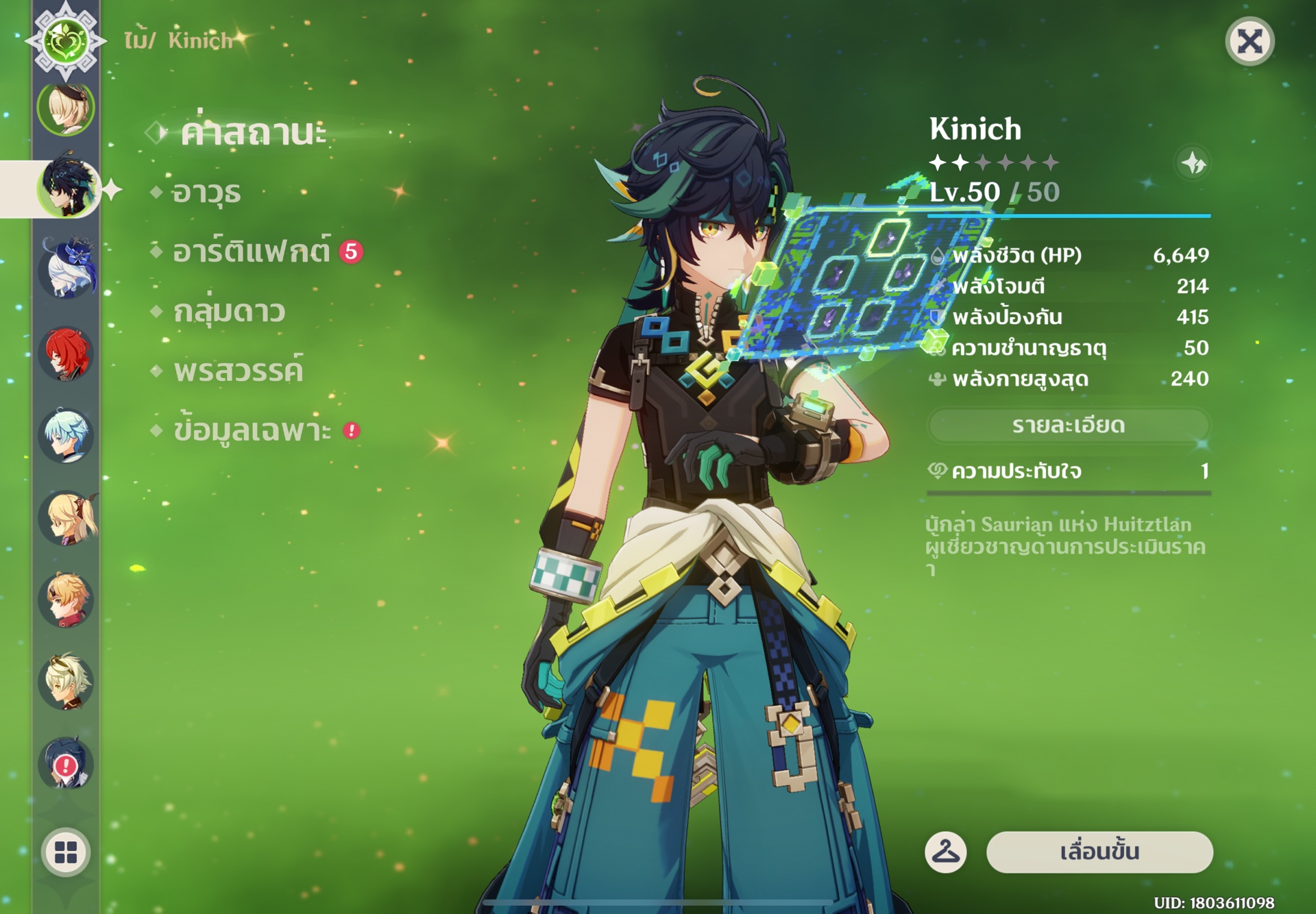Screen dimensions: 1316x914
Task: Choose the blonde ponytail character portrait
Action: click(x=66, y=519)
